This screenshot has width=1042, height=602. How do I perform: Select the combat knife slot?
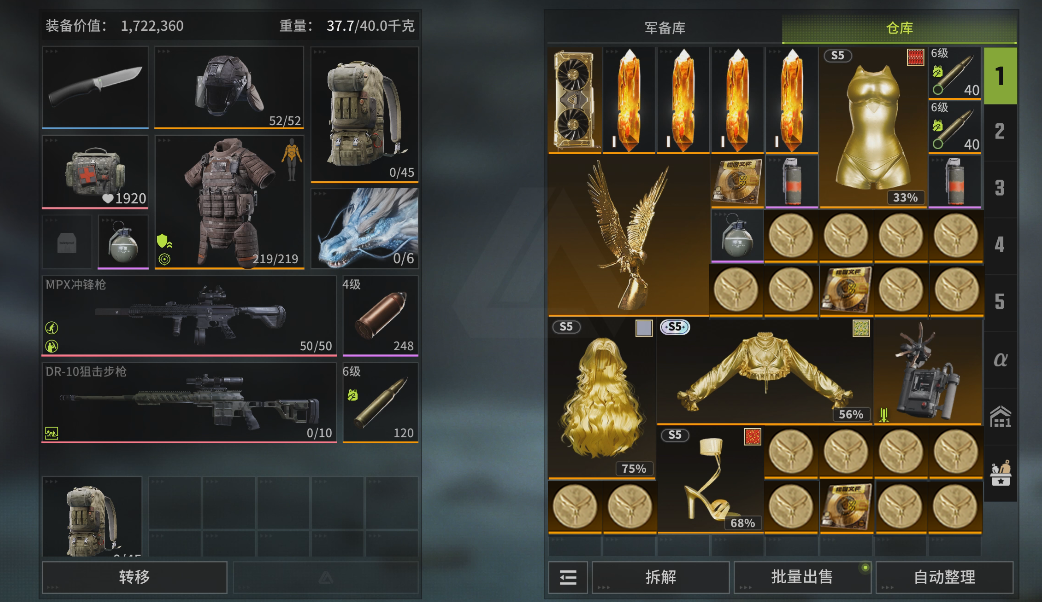(95, 87)
